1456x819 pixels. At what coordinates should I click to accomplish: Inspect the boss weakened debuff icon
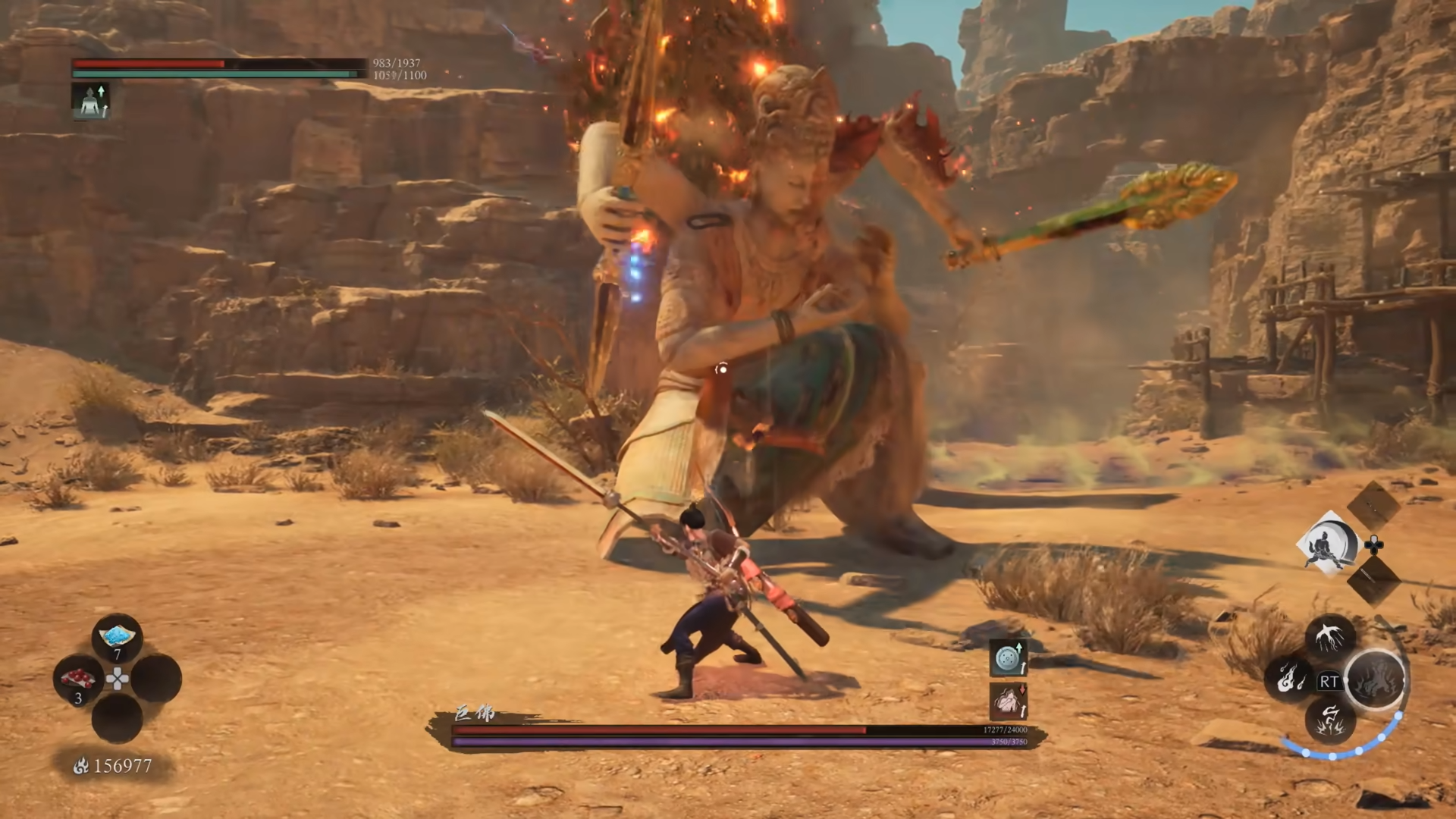pyautogui.click(x=1009, y=701)
